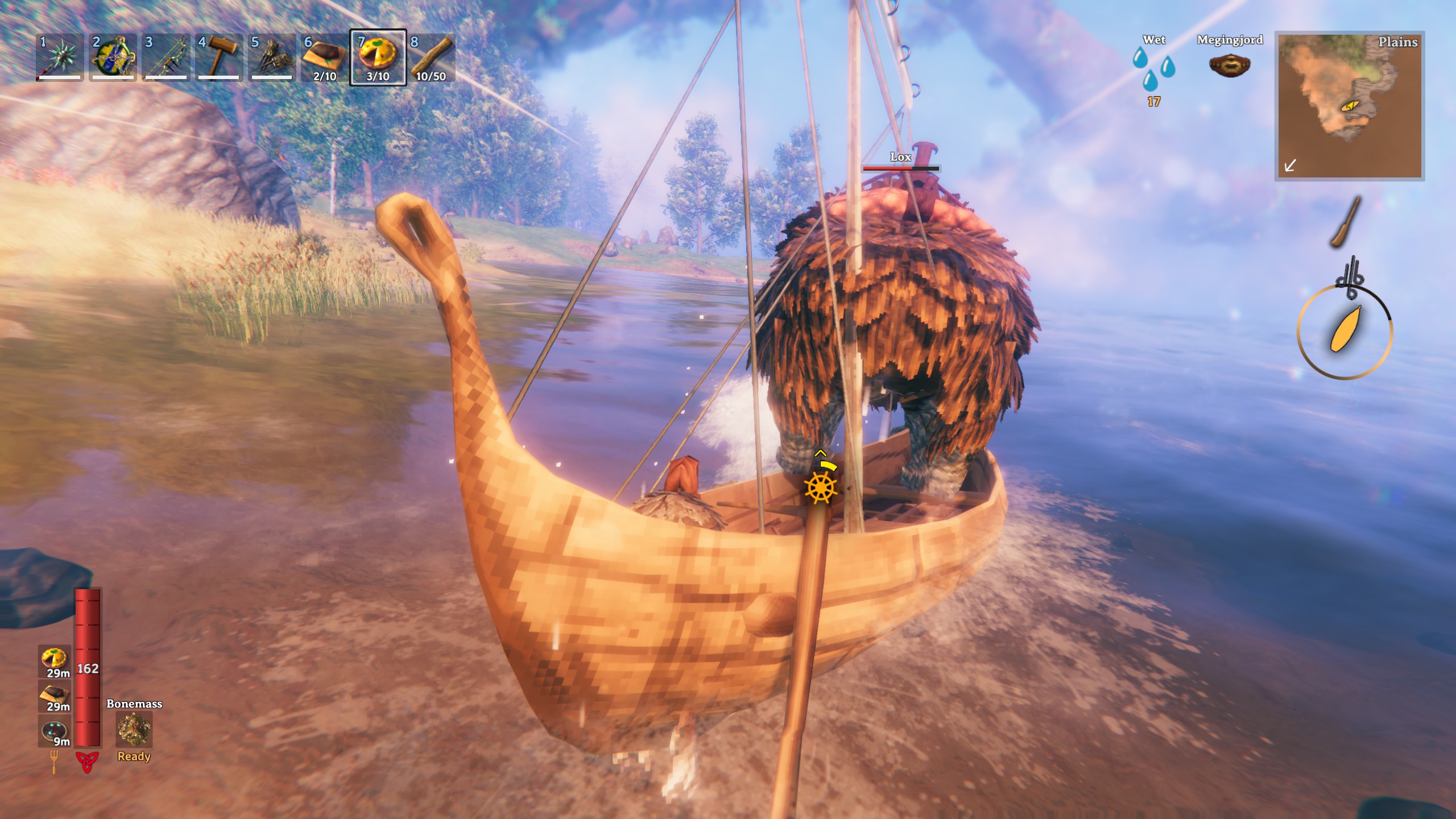Choose the wooden hammer in slot 4

pos(218,57)
